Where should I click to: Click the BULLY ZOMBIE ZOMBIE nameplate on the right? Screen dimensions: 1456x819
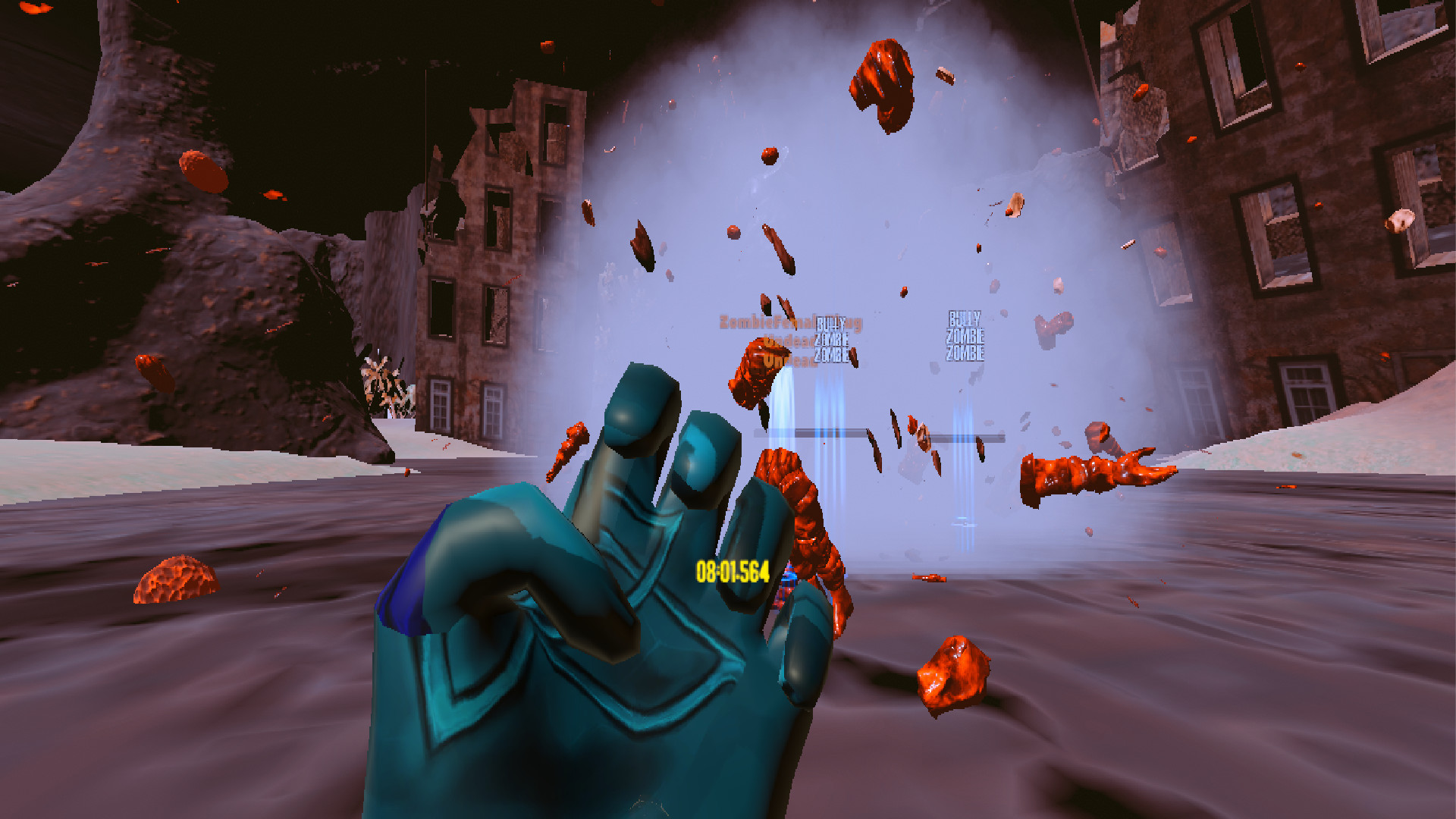tap(965, 334)
